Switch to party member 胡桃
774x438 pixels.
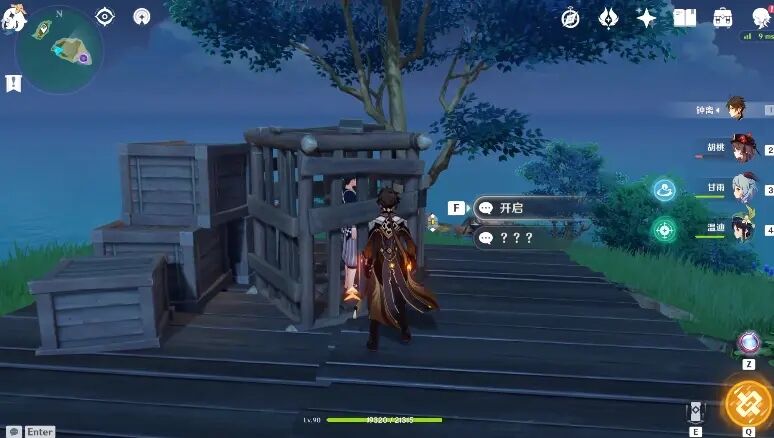pyautogui.click(x=742, y=148)
